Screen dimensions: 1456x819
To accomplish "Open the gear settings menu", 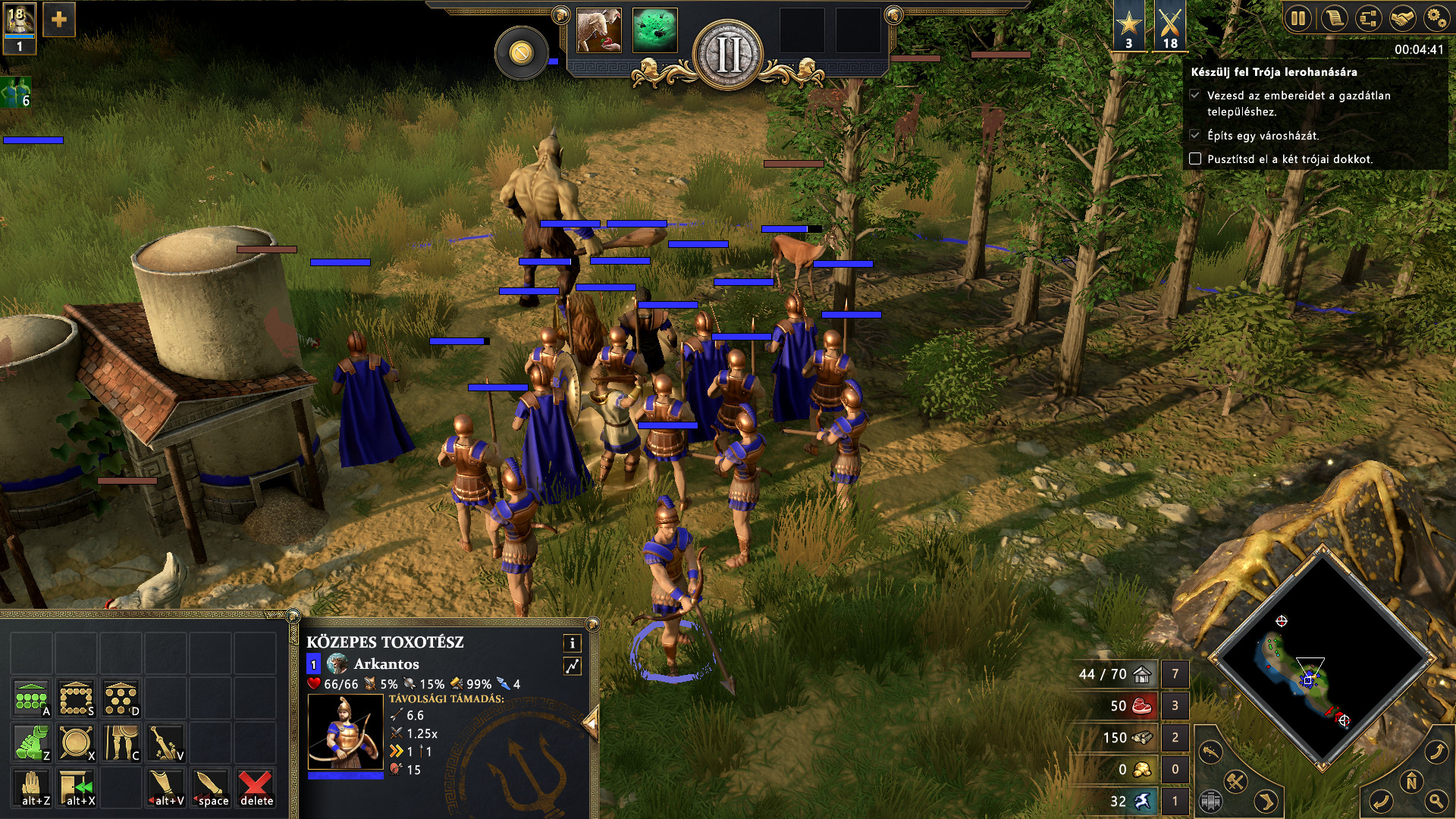I will click(x=1436, y=18).
